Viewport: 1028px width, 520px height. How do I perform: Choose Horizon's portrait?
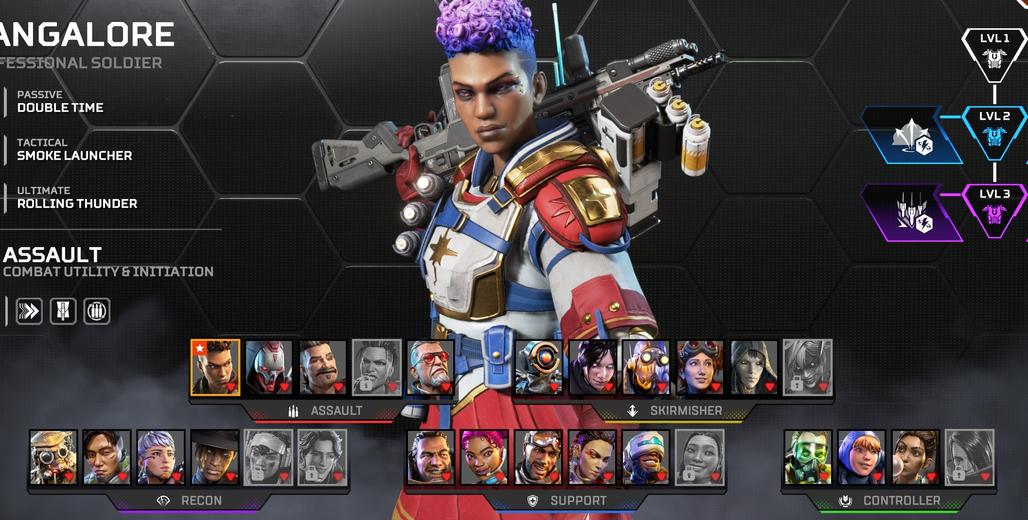(x=701, y=367)
